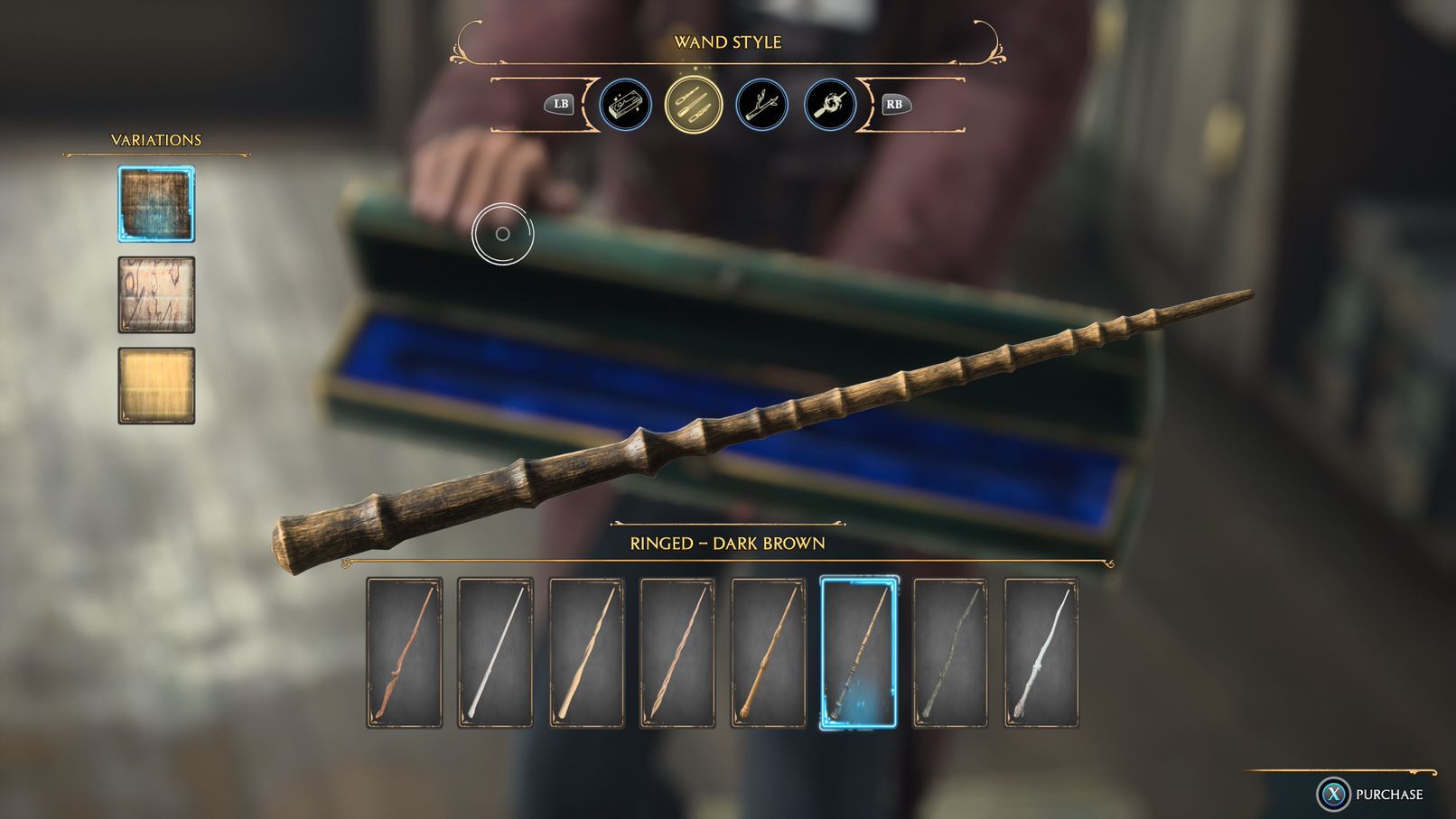The width and height of the screenshot is (1456, 819).
Task: Click the circular camera focus reticle
Action: [501, 234]
